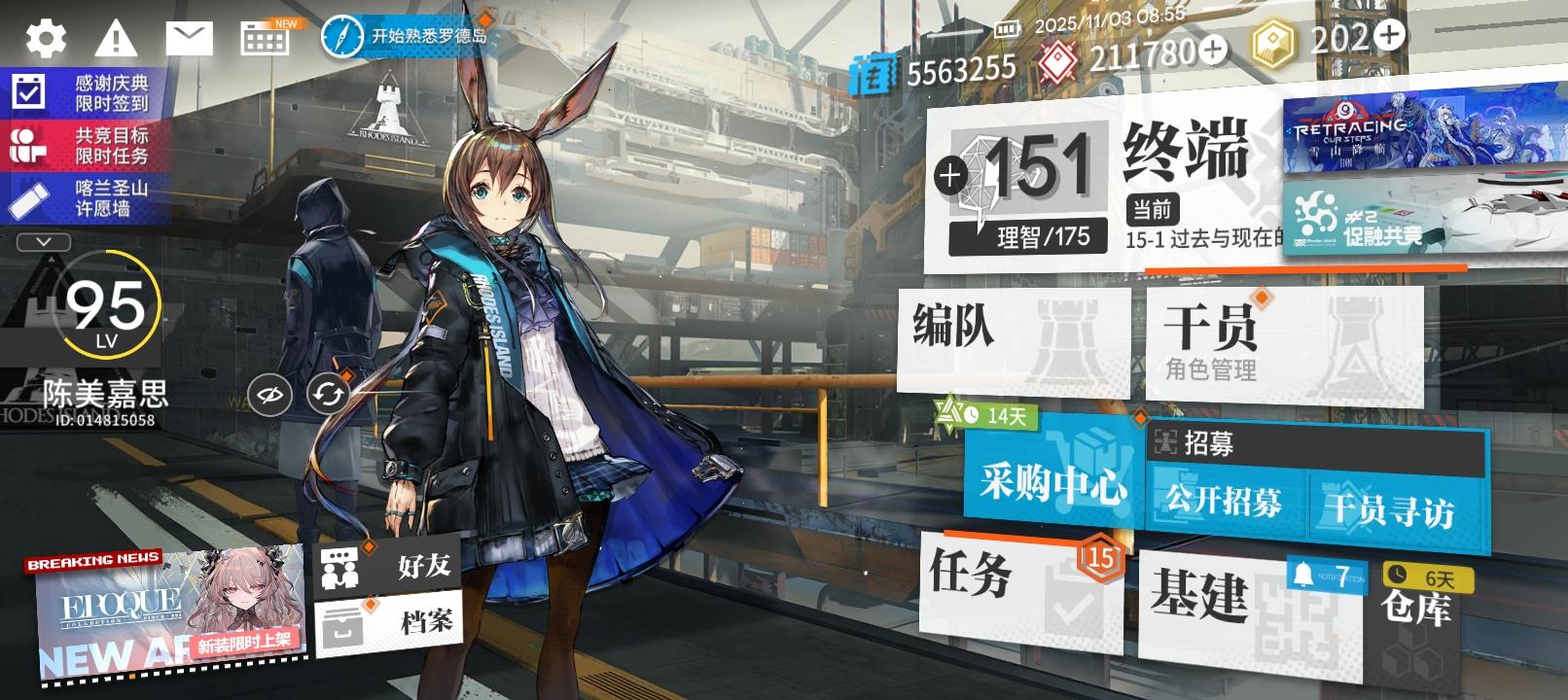The width and height of the screenshot is (1568, 700).
Task: Open the mail envelope icon
Action: [x=193, y=39]
